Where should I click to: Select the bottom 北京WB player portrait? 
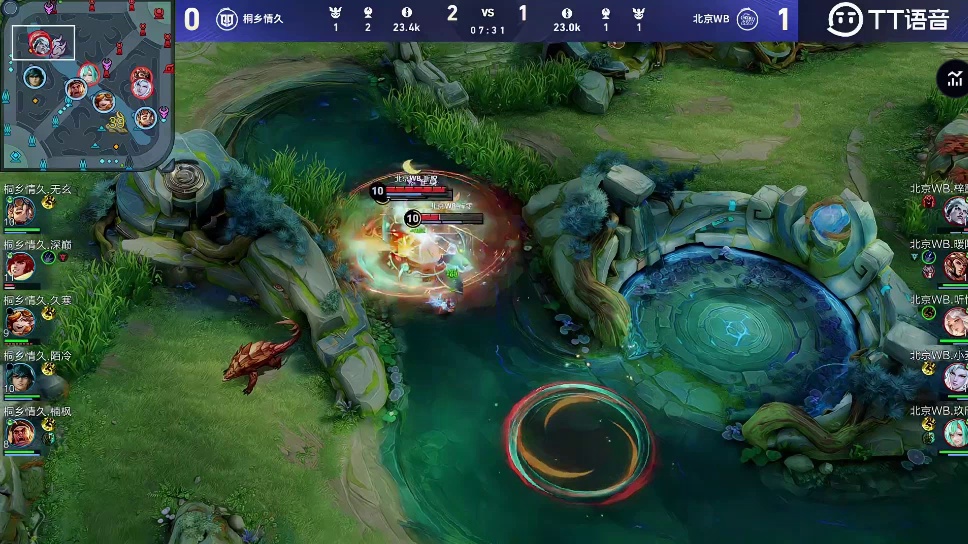point(955,432)
